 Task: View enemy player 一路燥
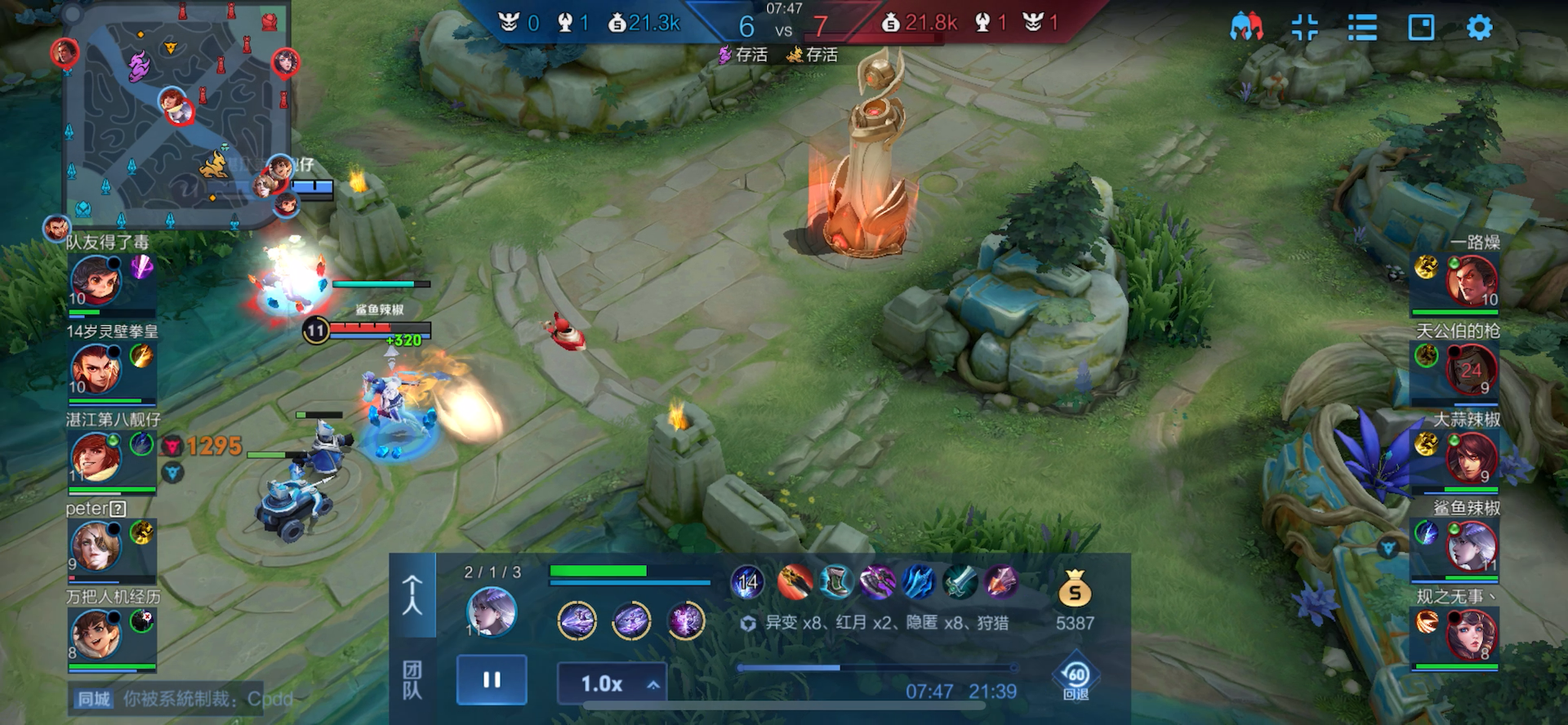(x=1472, y=279)
